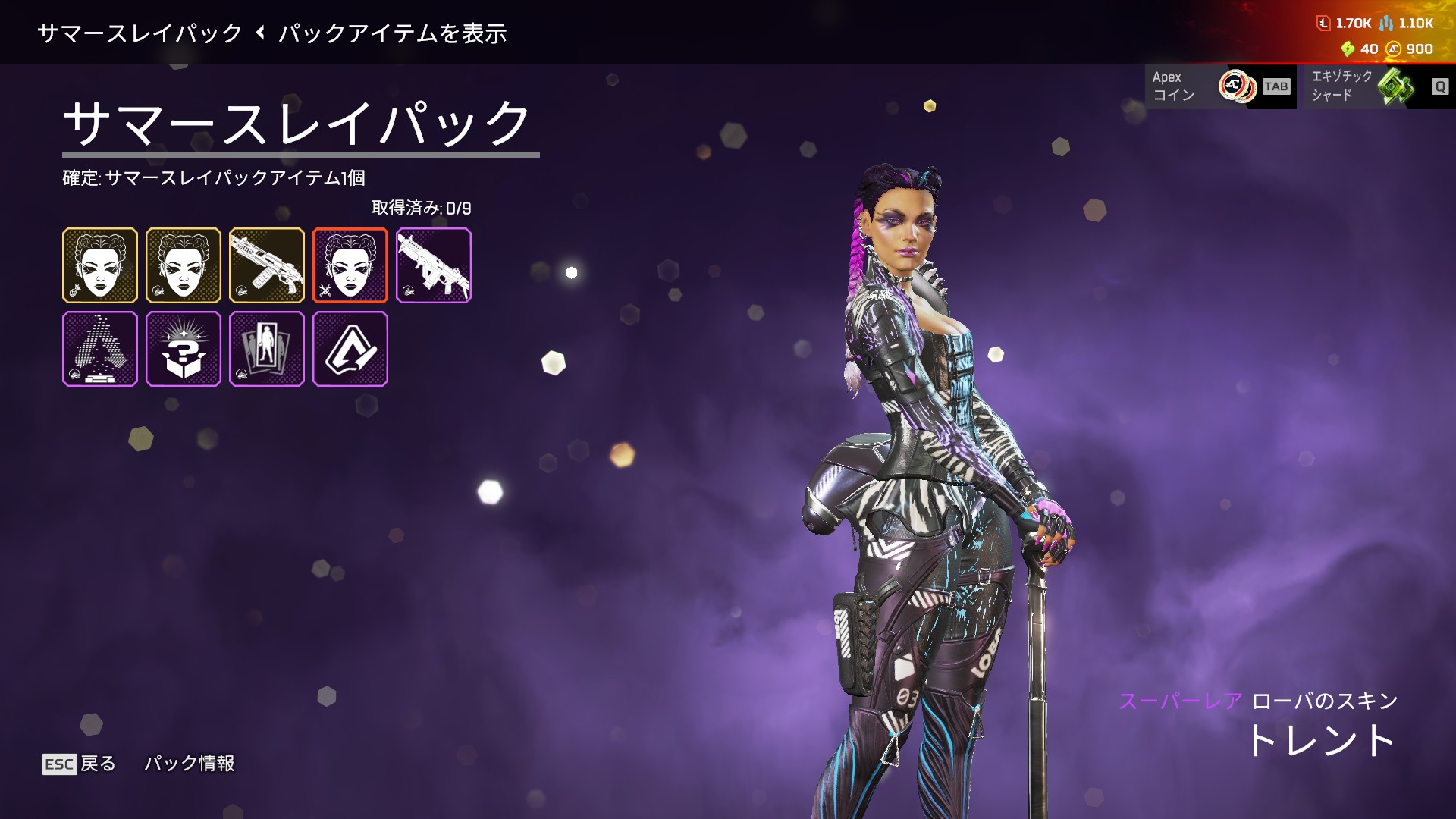Choose the red-outlined Loba skin tile
This screenshot has height=819, width=1456.
[x=350, y=265]
